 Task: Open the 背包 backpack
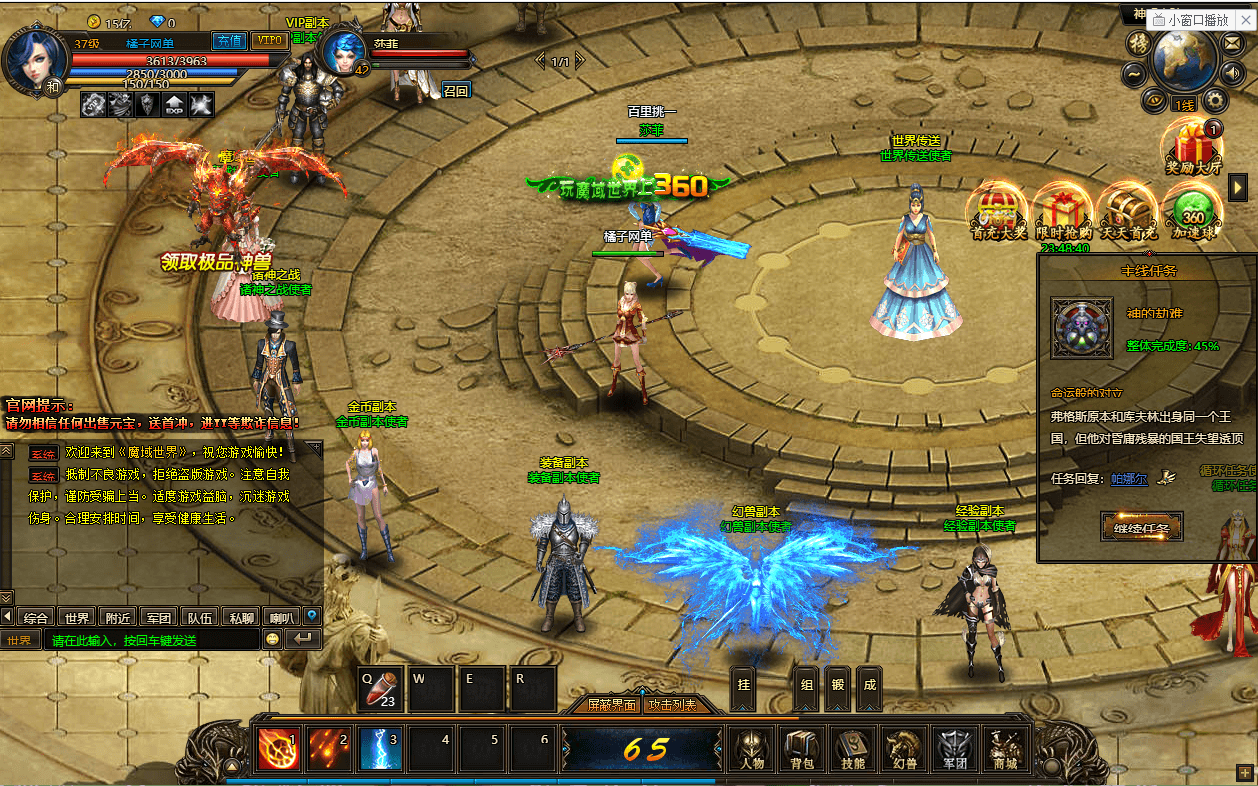point(803,749)
